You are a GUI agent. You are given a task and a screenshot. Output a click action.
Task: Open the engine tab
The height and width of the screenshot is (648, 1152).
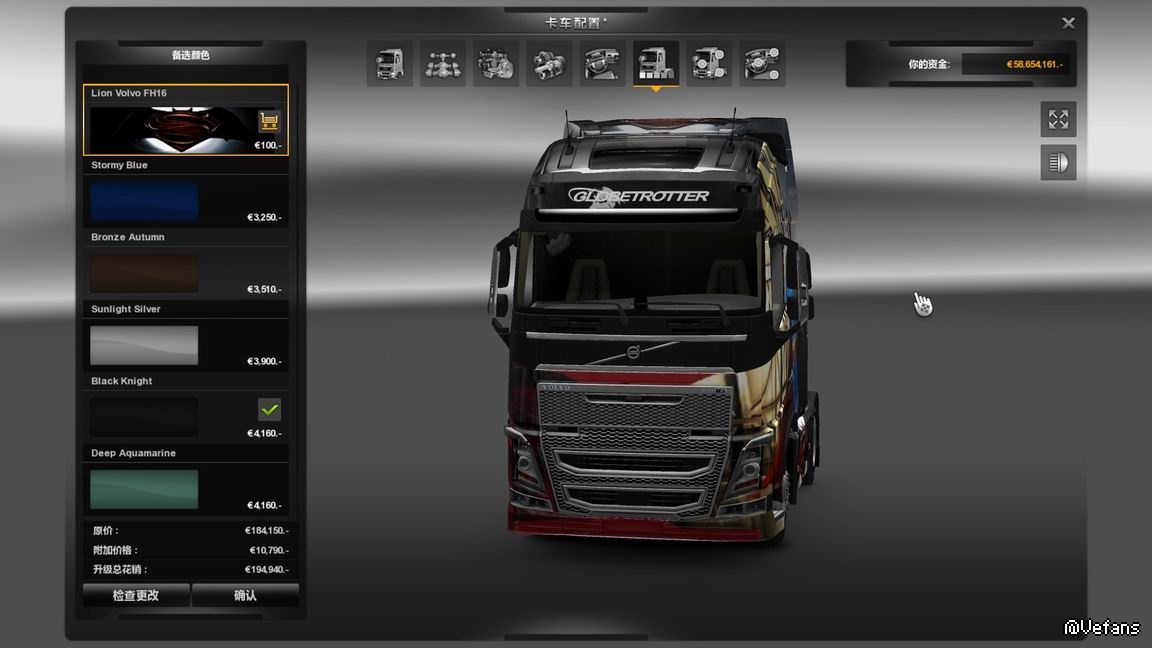(x=496, y=64)
